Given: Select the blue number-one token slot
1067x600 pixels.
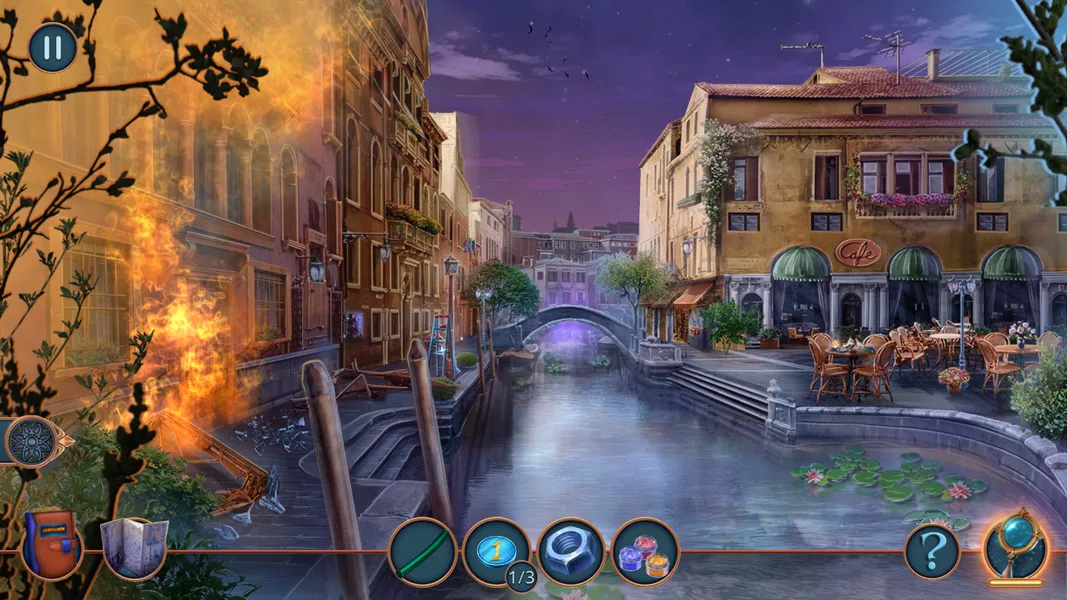Looking at the screenshot, I should click(x=496, y=550).
